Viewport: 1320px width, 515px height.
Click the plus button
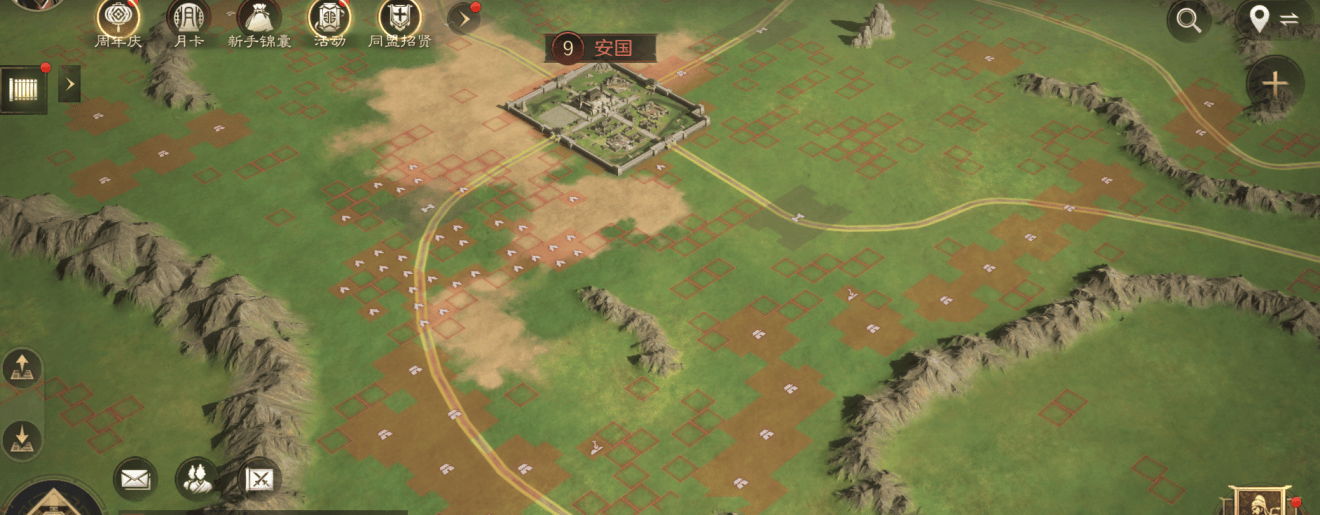pos(1274,84)
